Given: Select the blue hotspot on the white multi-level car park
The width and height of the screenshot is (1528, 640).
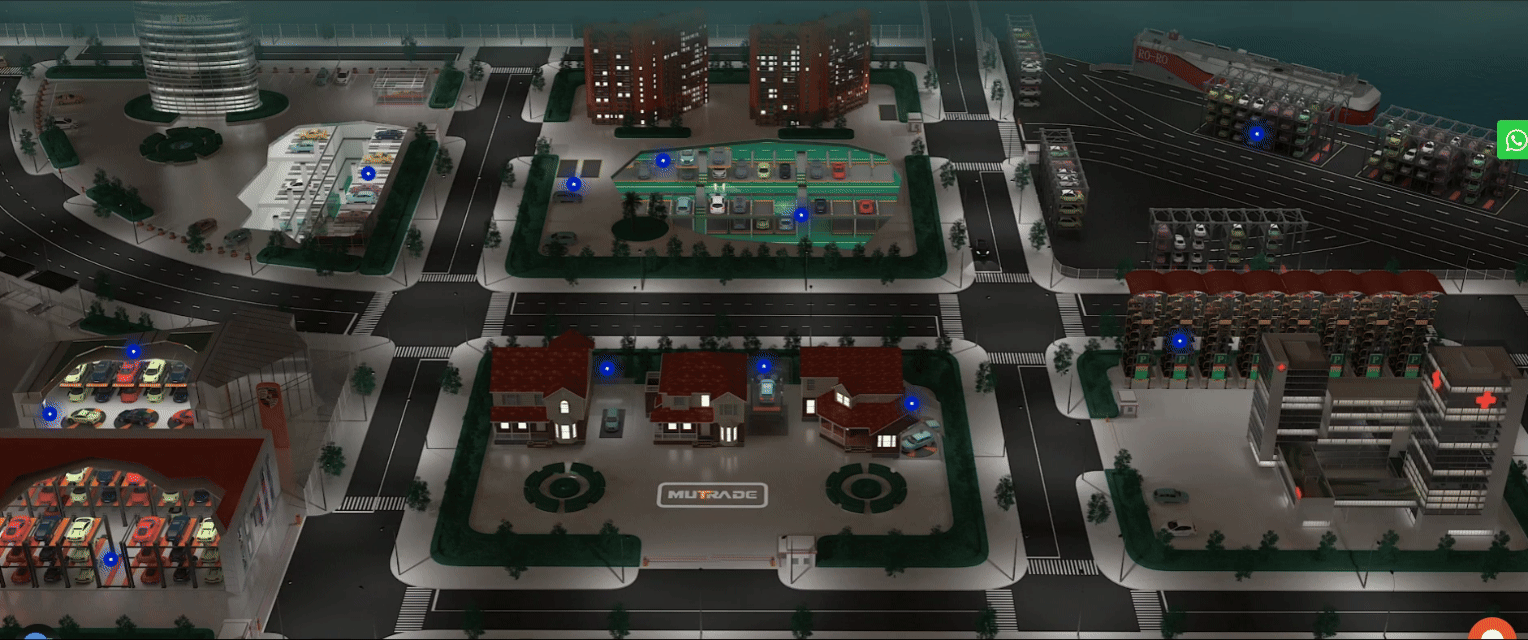Looking at the screenshot, I should pos(368,173).
